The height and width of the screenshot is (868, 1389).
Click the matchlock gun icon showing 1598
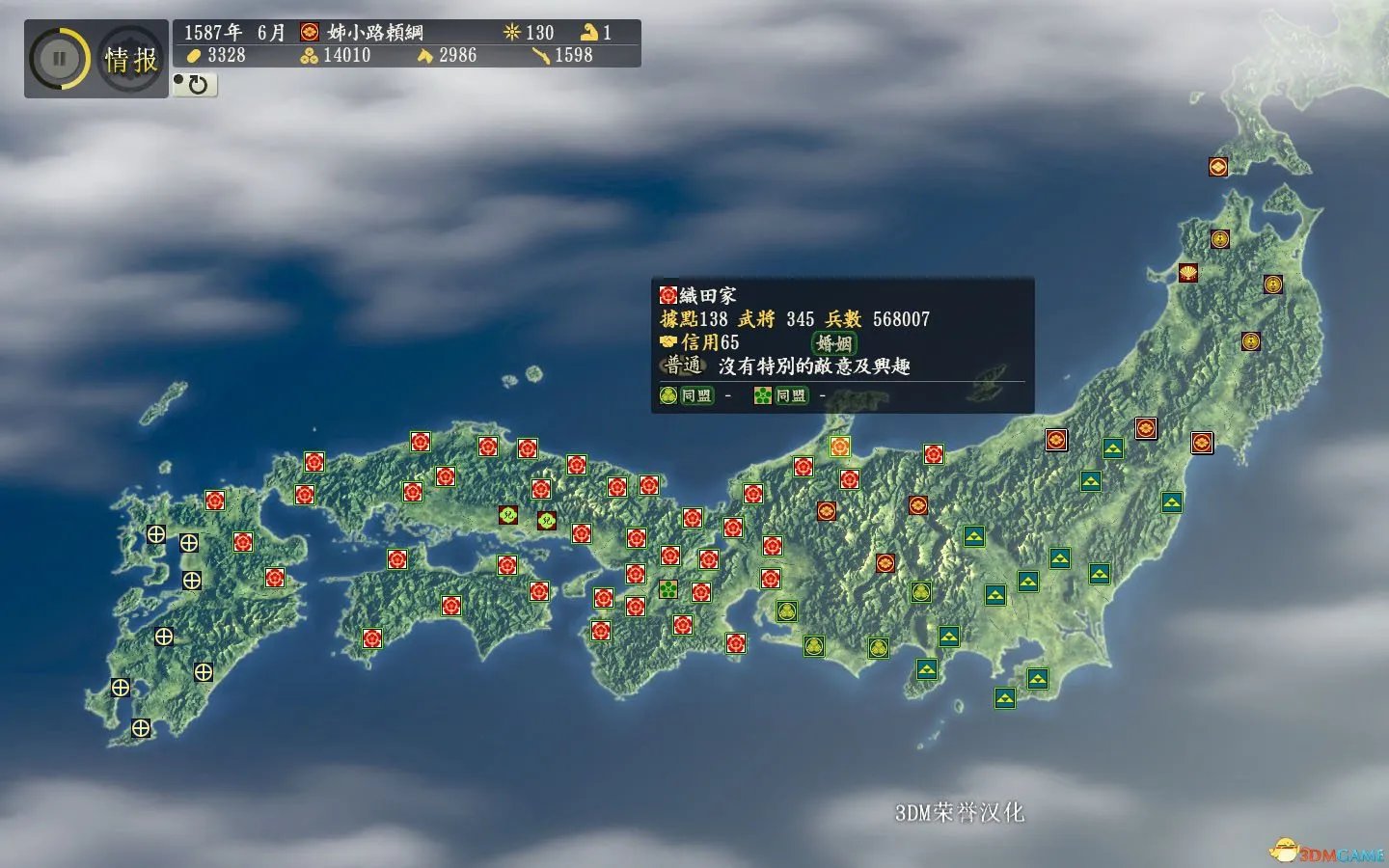coord(543,55)
